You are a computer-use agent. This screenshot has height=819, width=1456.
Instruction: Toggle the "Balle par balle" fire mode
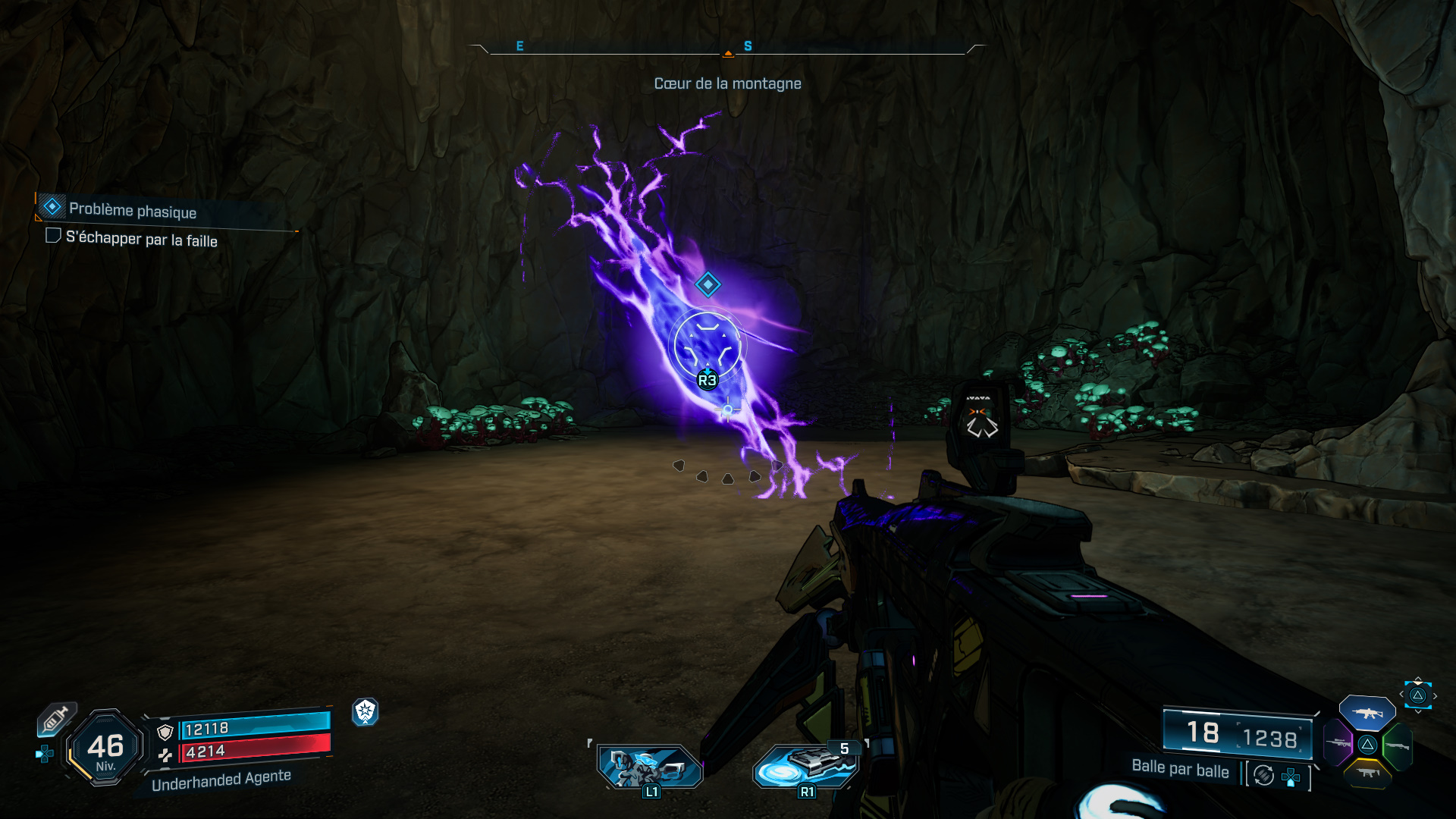click(x=1180, y=769)
